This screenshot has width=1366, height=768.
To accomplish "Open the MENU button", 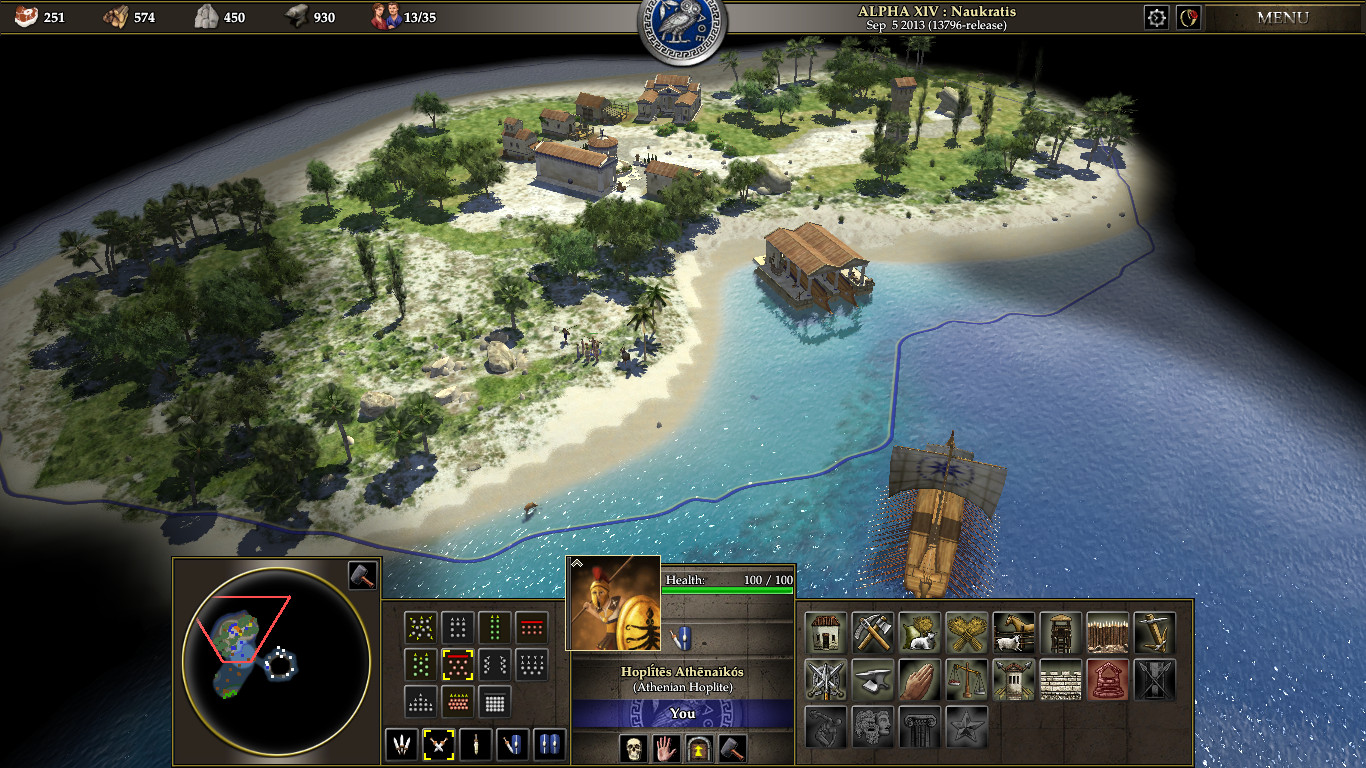I will 1282,17.
